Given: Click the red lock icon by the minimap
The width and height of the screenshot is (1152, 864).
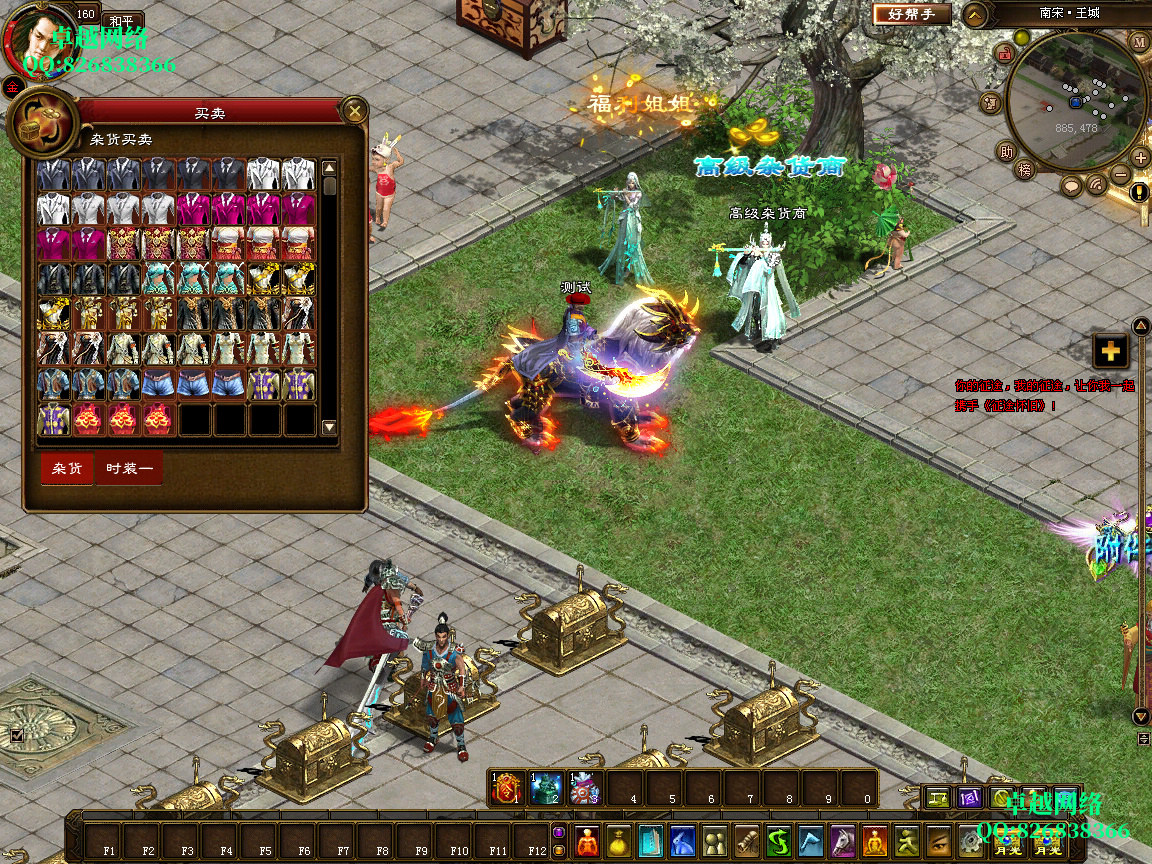Looking at the screenshot, I should (x=1003, y=55).
